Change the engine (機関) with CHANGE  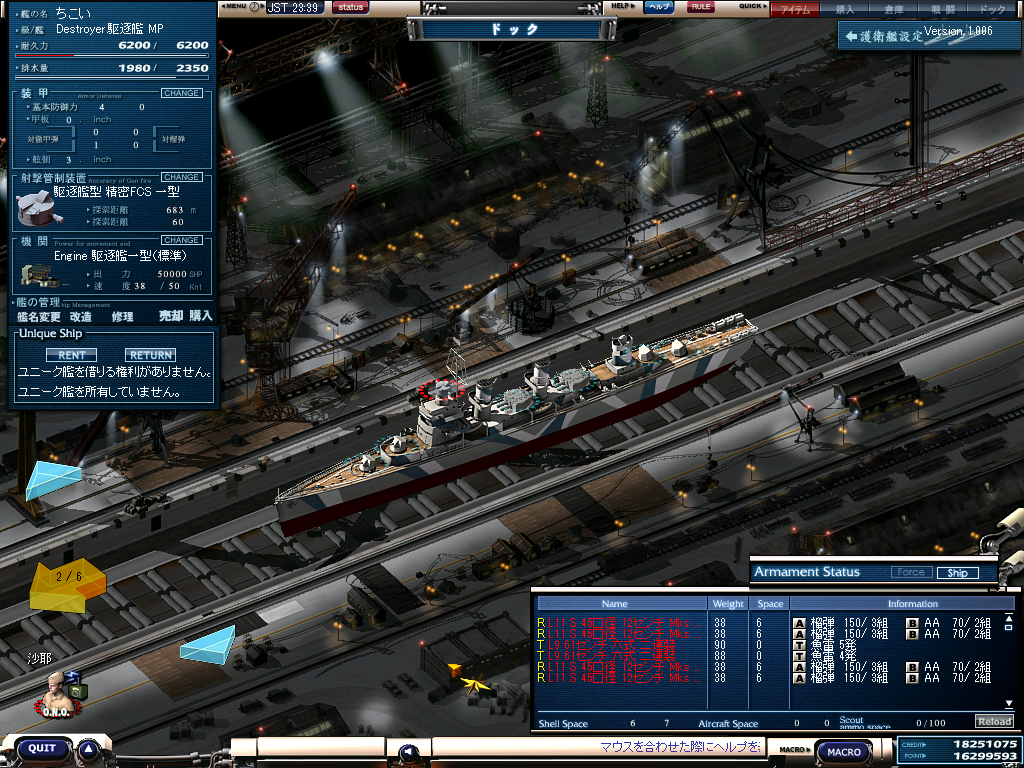tap(181, 240)
